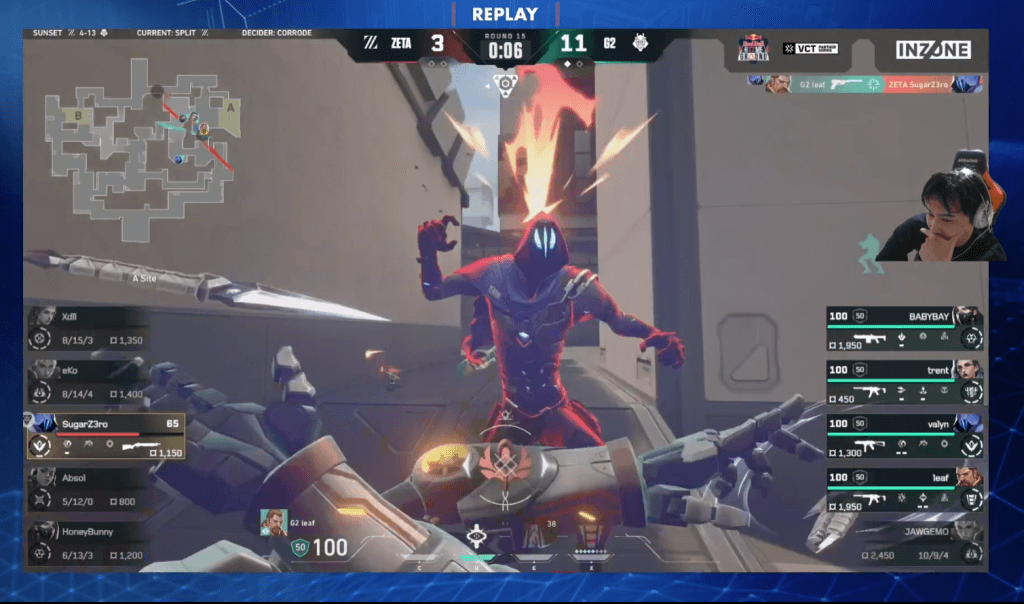Click the minimap of the Sunset map
The width and height of the screenshot is (1024, 604).
[140, 140]
